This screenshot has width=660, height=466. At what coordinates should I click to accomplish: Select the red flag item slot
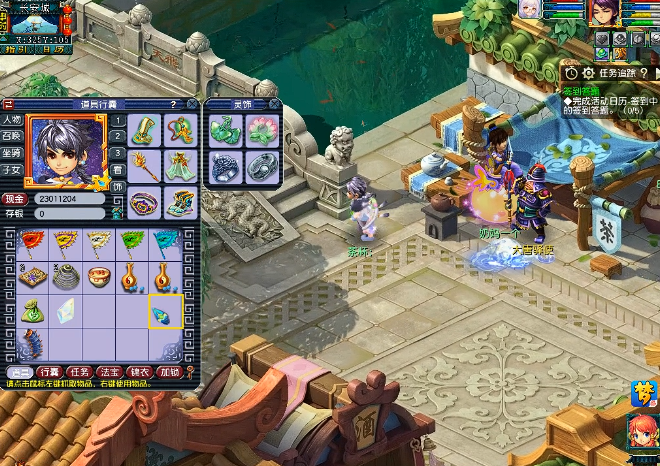pos(32,243)
